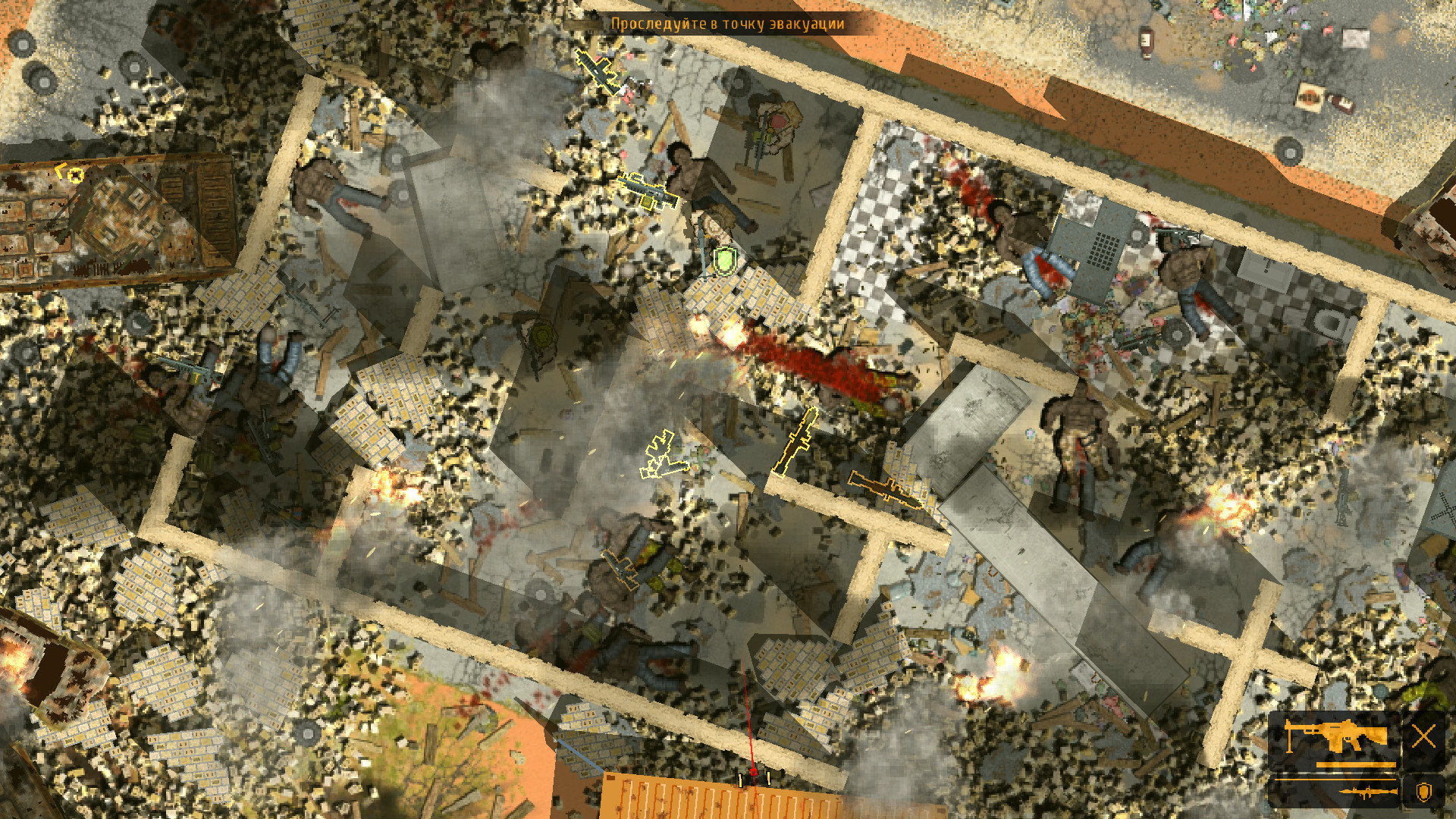1456x819 pixels.
Task: Grab the outlined sniper rifle near the top wall
Action: [599, 72]
